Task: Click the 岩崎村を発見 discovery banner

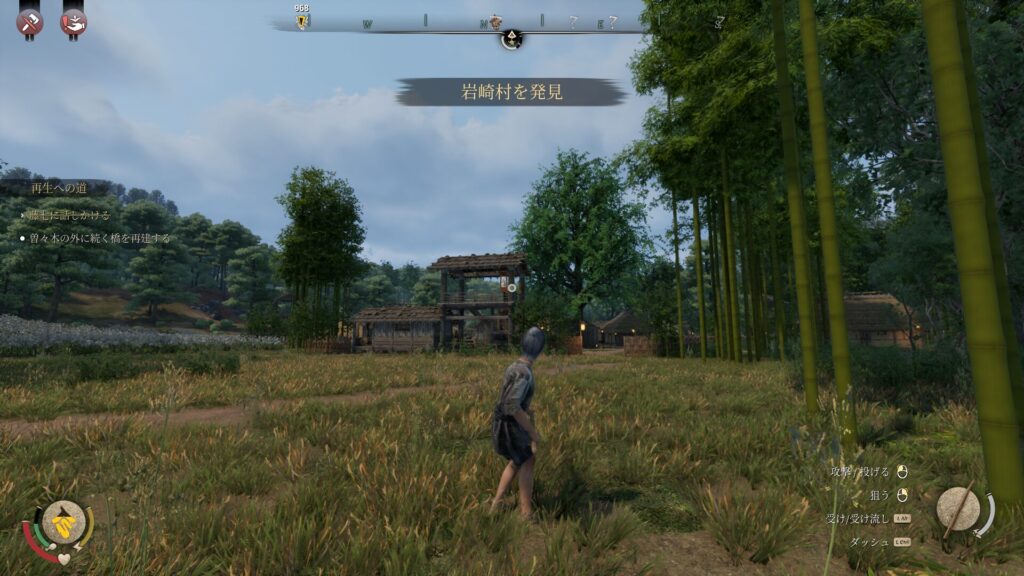Action: tap(512, 92)
